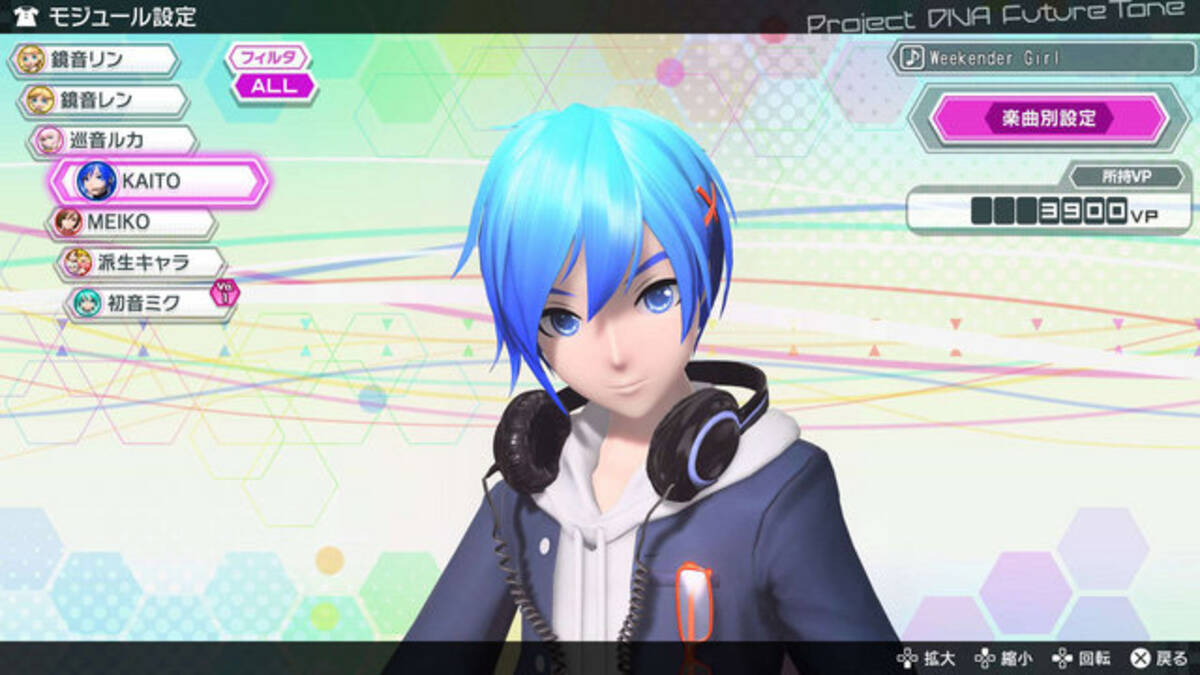Pick 巡音ルカ from the module list

tap(112, 141)
